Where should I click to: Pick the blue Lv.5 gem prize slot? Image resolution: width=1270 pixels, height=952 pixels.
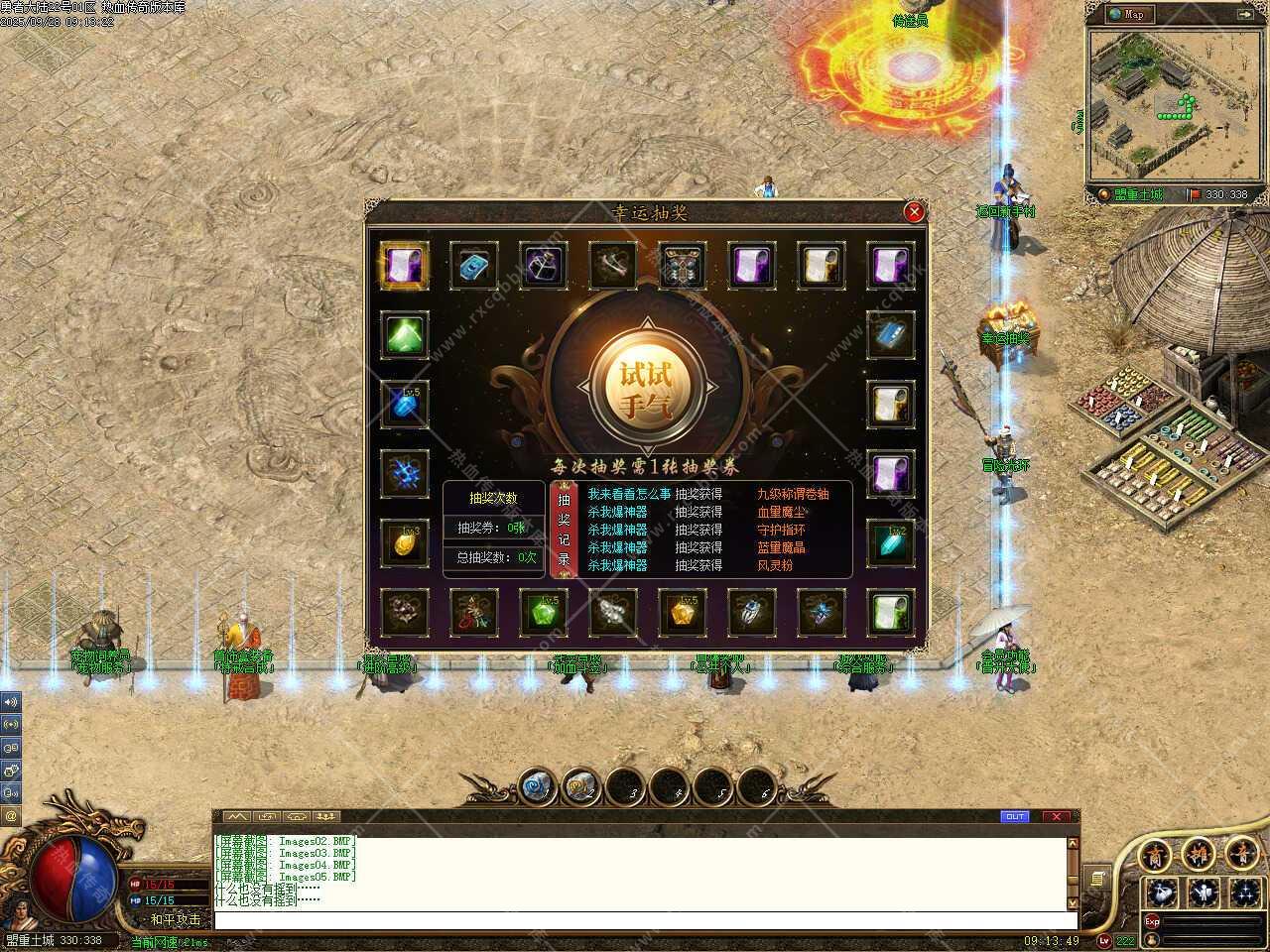404,404
